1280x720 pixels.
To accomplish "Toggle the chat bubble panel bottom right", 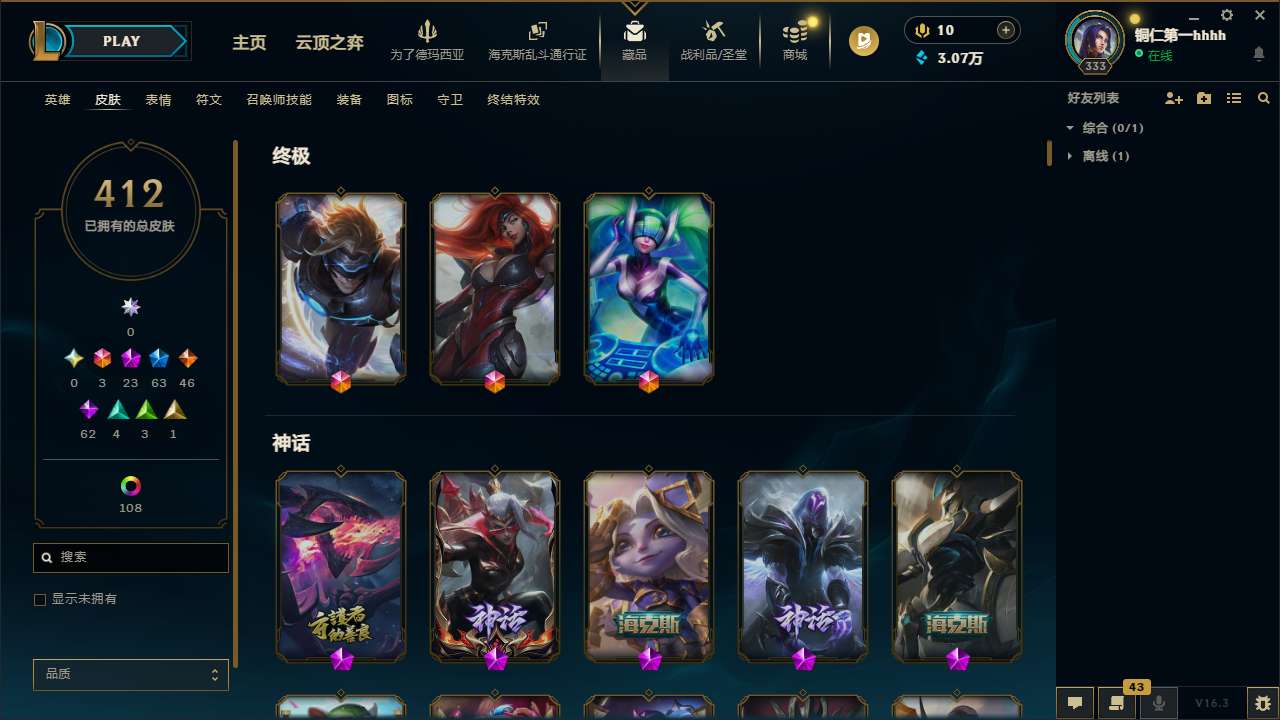I will point(1073,703).
